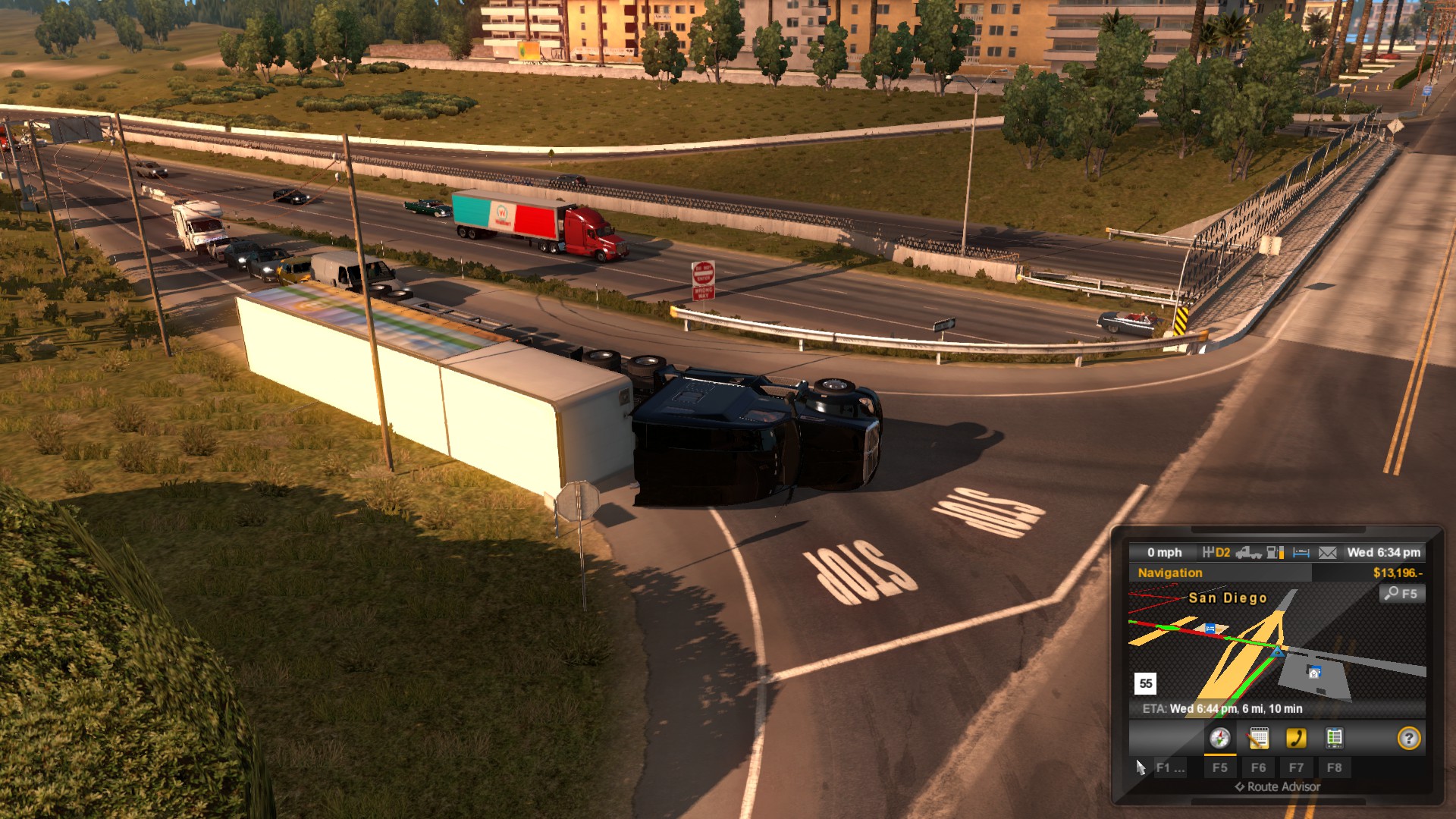1456x819 pixels.
Task: Open the envelope mail icon
Action: click(1327, 553)
